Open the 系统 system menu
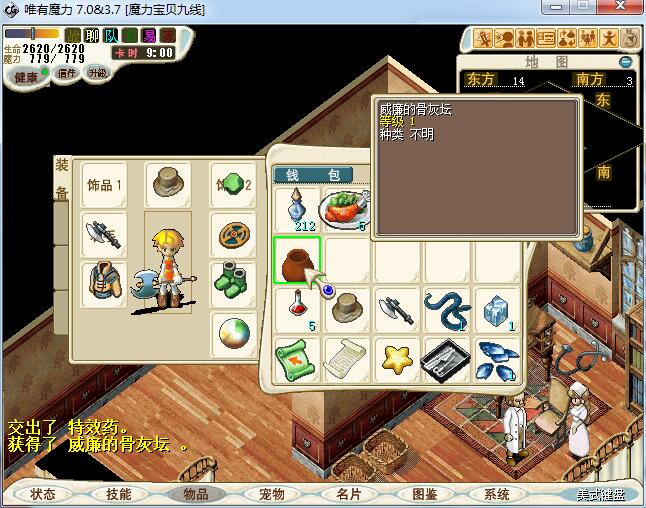This screenshot has width=646, height=508. click(x=497, y=494)
